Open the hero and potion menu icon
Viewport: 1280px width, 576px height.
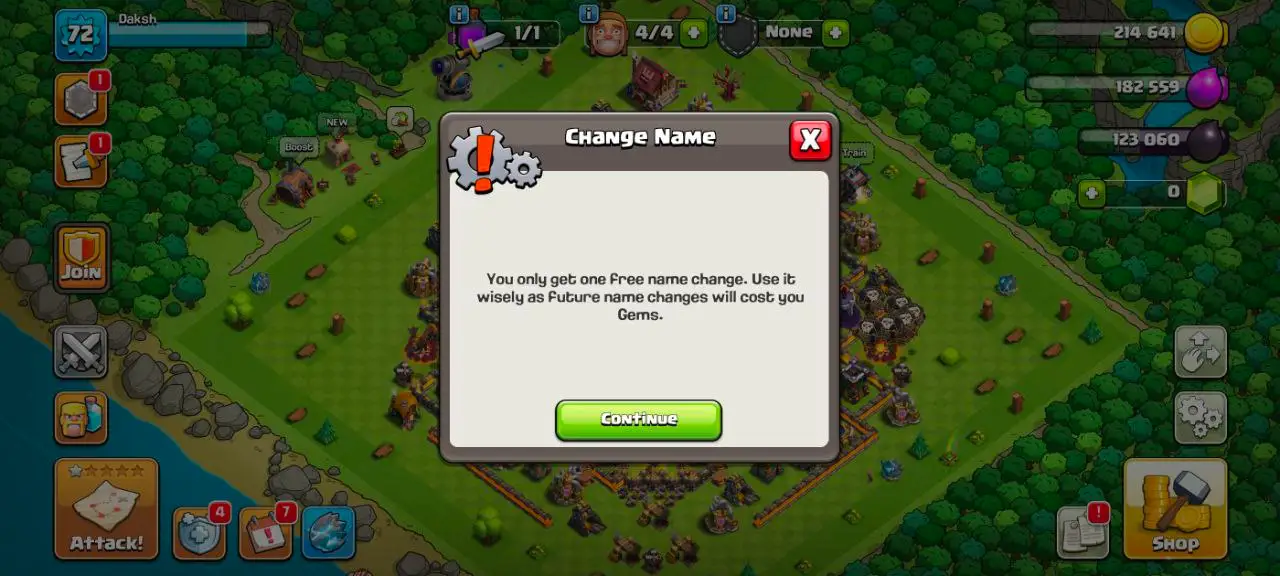click(x=81, y=417)
